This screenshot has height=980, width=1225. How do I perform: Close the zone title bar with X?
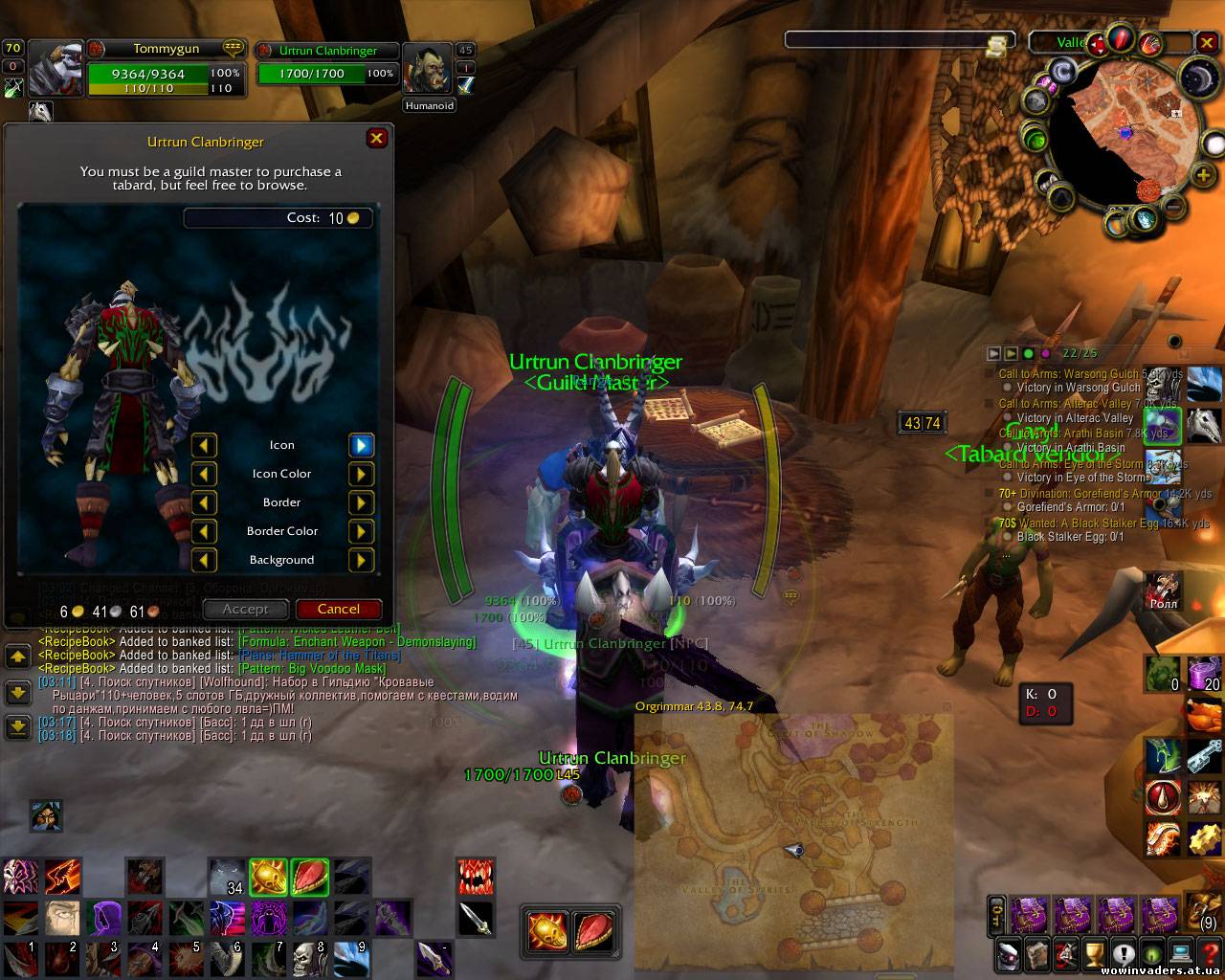tap(1207, 41)
